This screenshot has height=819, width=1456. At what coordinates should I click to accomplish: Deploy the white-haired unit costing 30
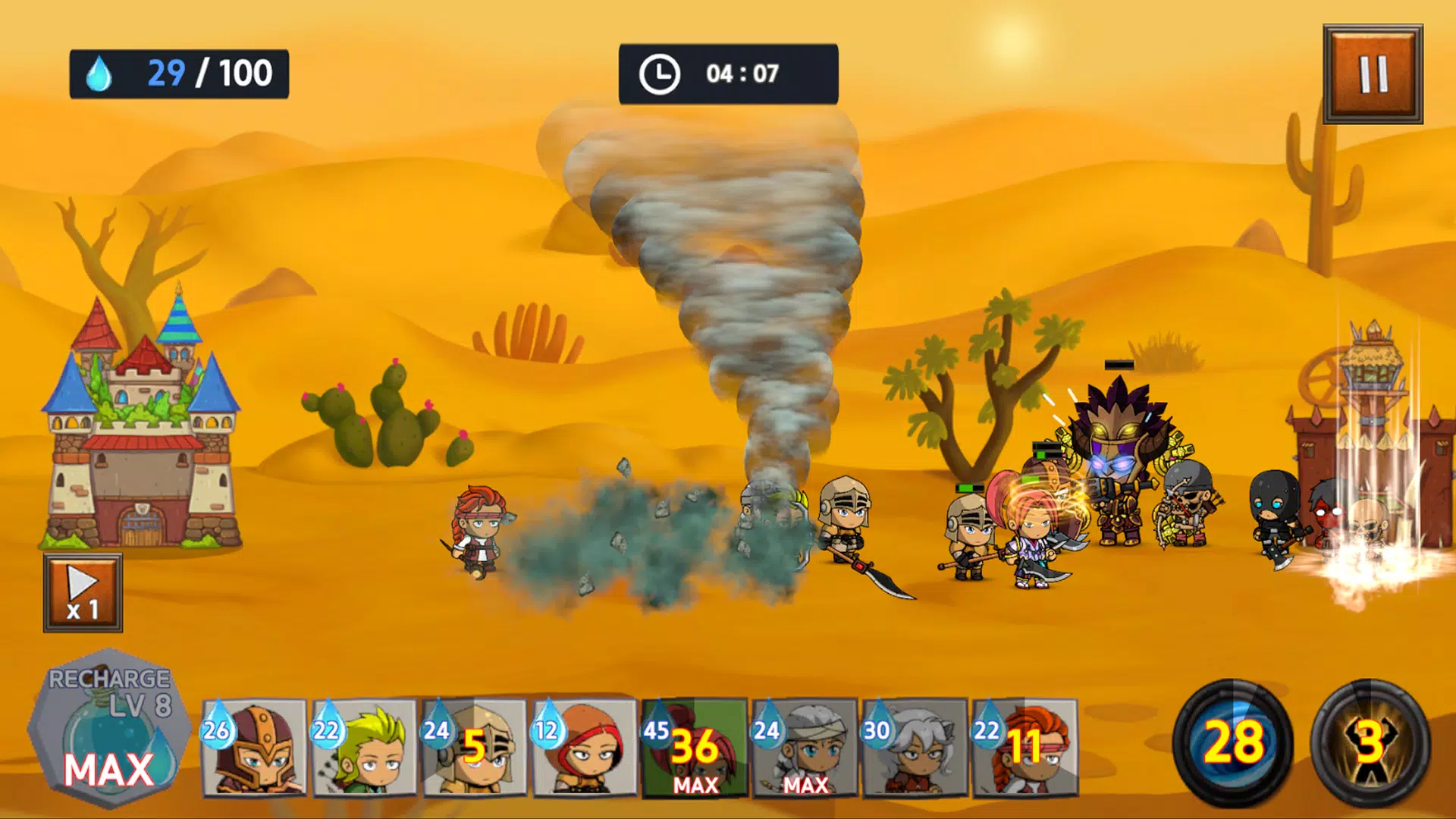915,748
